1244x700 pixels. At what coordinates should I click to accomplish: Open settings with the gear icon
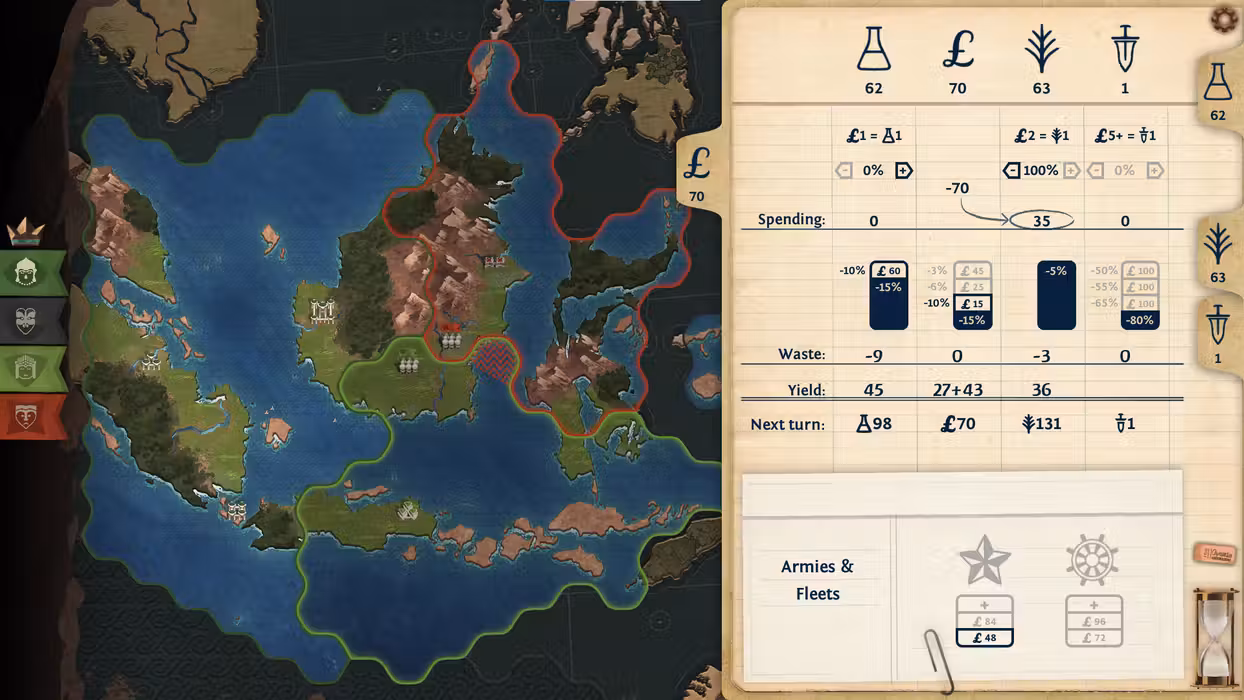[x=1223, y=18]
